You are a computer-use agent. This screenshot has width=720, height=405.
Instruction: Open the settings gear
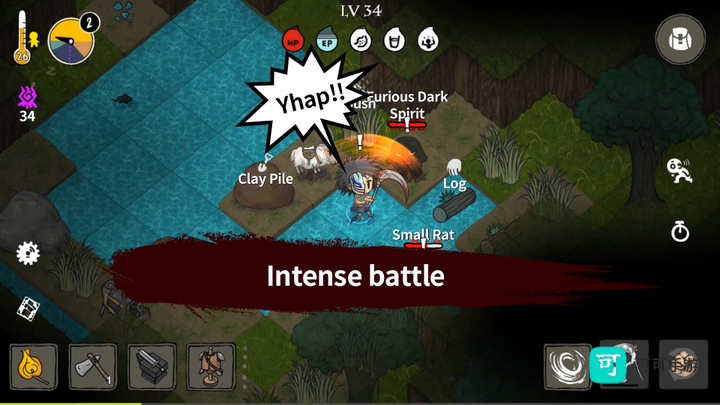[x=28, y=253]
